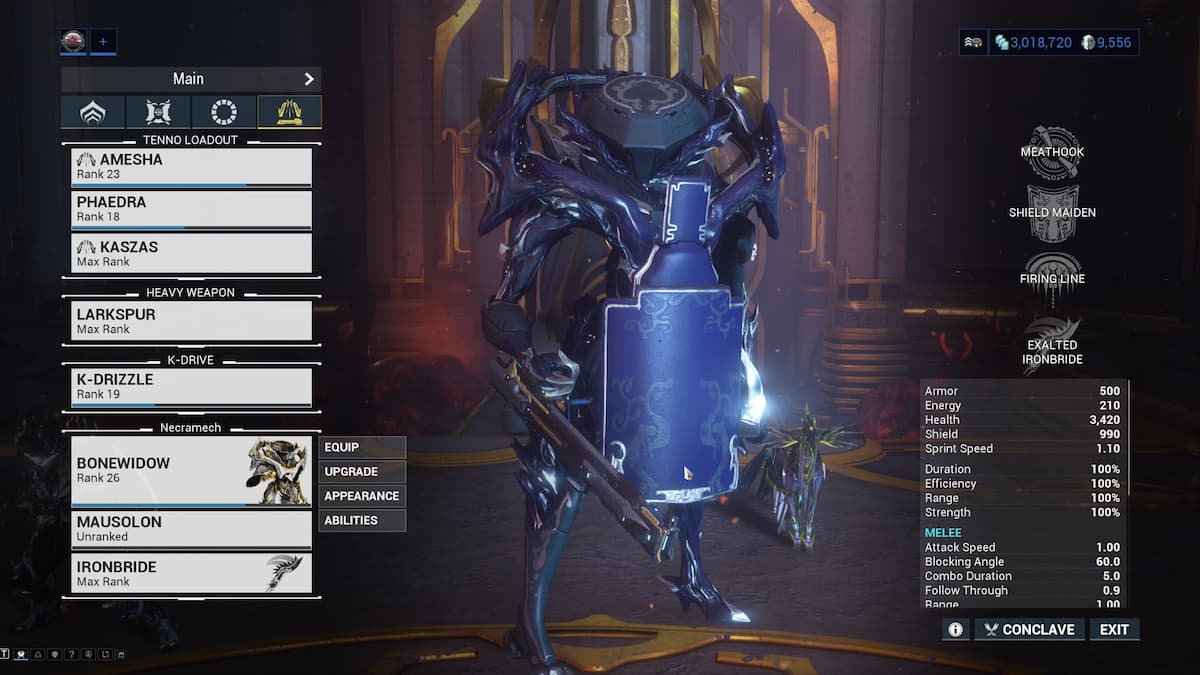Choose the Phaedra arch-gun slot
This screenshot has height=675, width=1200.
[x=191, y=209]
